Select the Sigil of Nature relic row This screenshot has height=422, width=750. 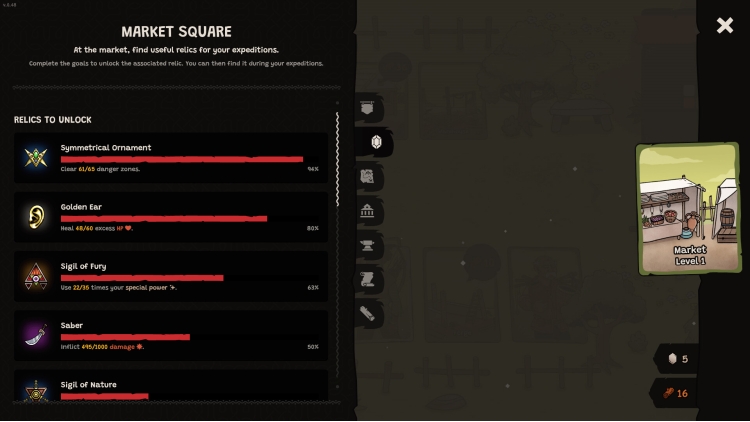(x=171, y=388)
